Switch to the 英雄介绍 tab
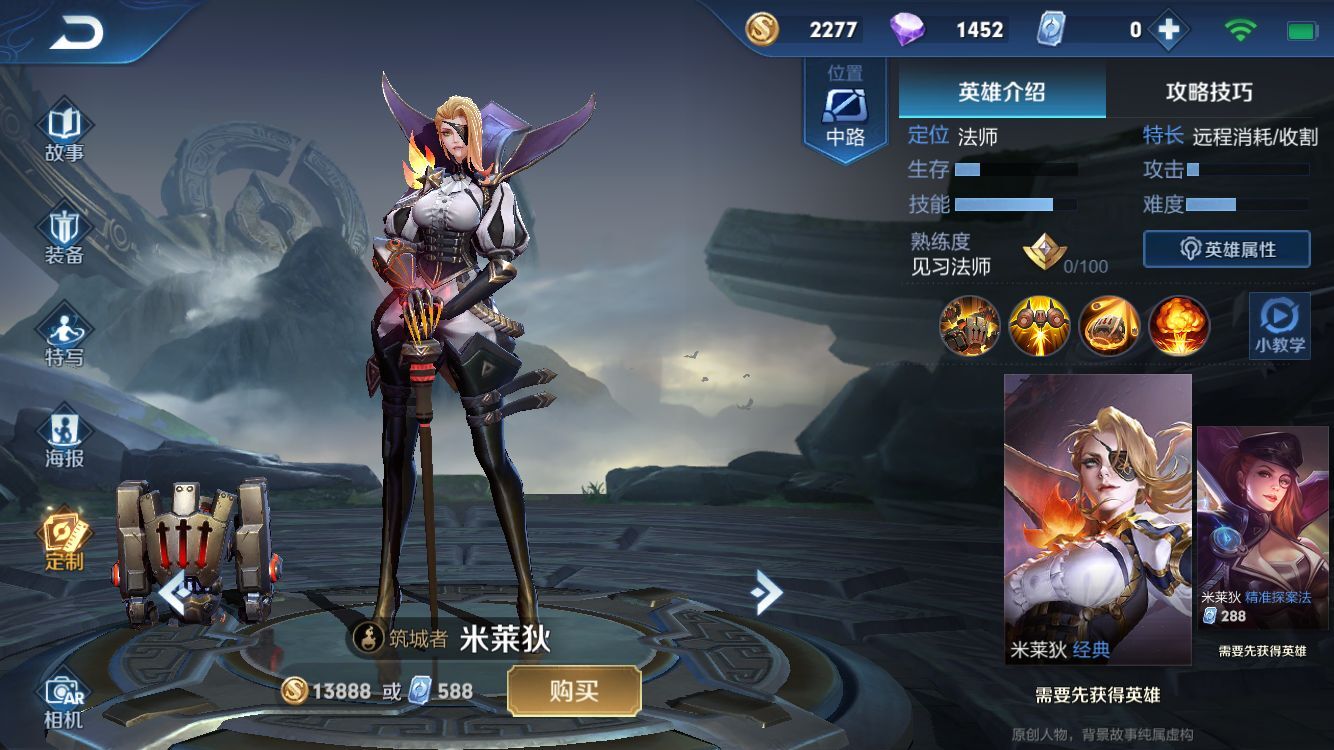 [1002, 93]
